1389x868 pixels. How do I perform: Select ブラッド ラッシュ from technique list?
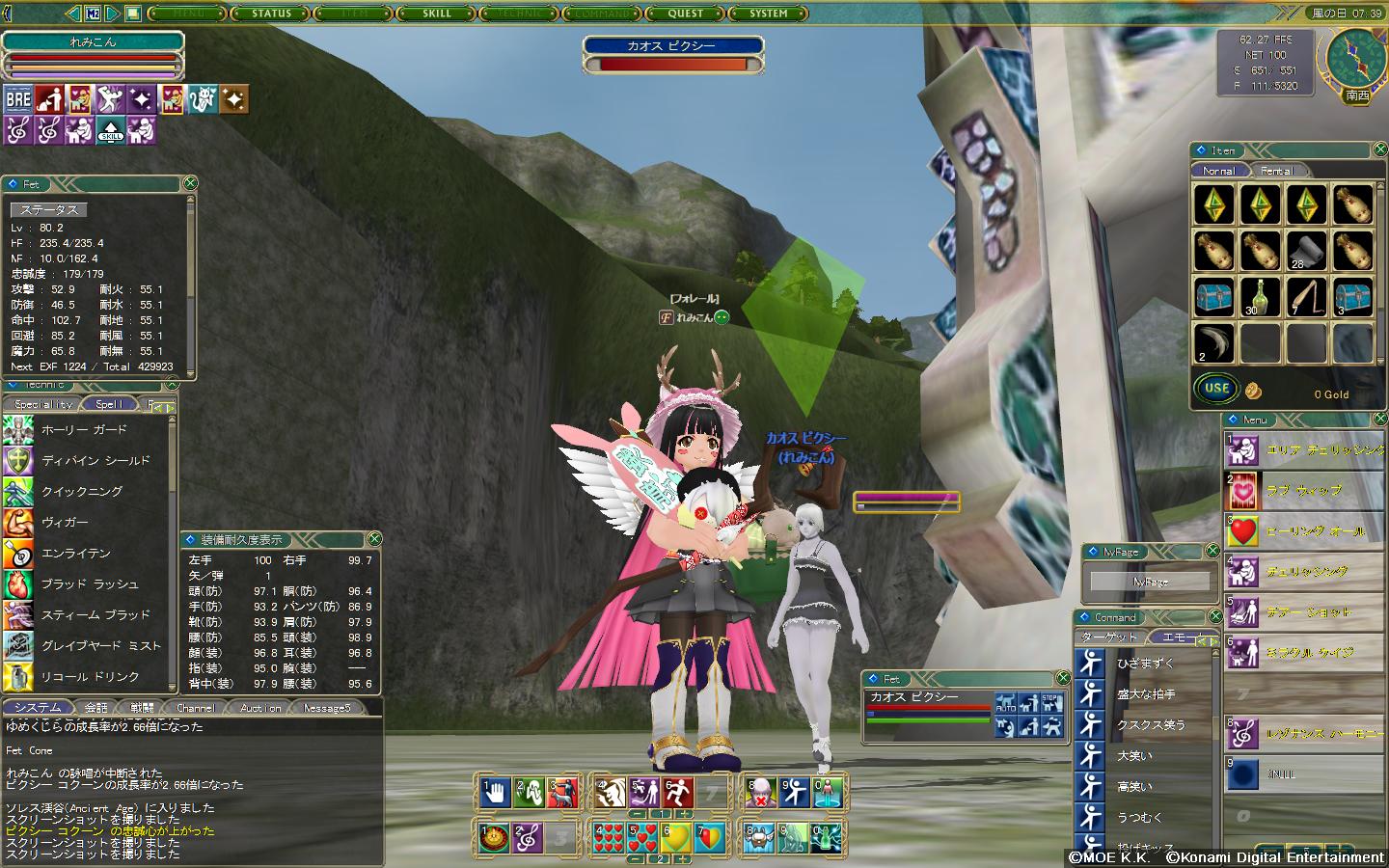pyautogui.click(x=90, y=583)
